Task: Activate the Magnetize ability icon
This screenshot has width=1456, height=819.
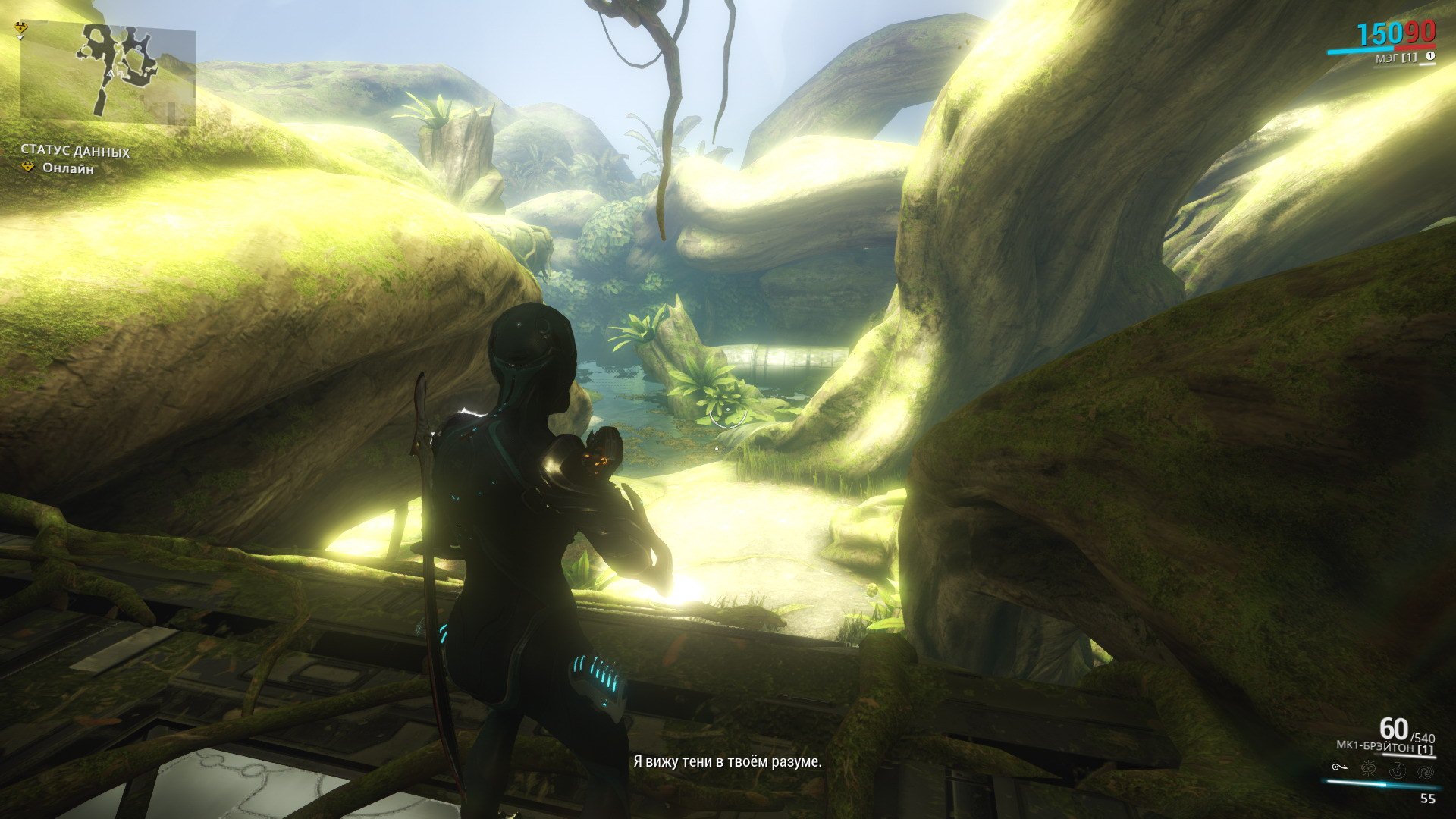Action: [1368, 769]
